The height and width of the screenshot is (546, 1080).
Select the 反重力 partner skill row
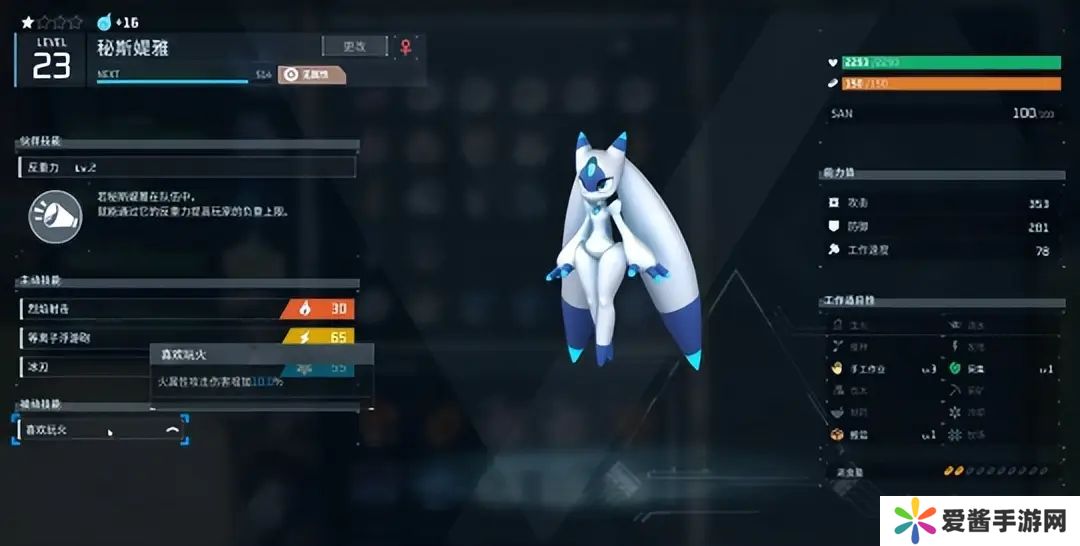pyautogui.click(x=187, y=167)
